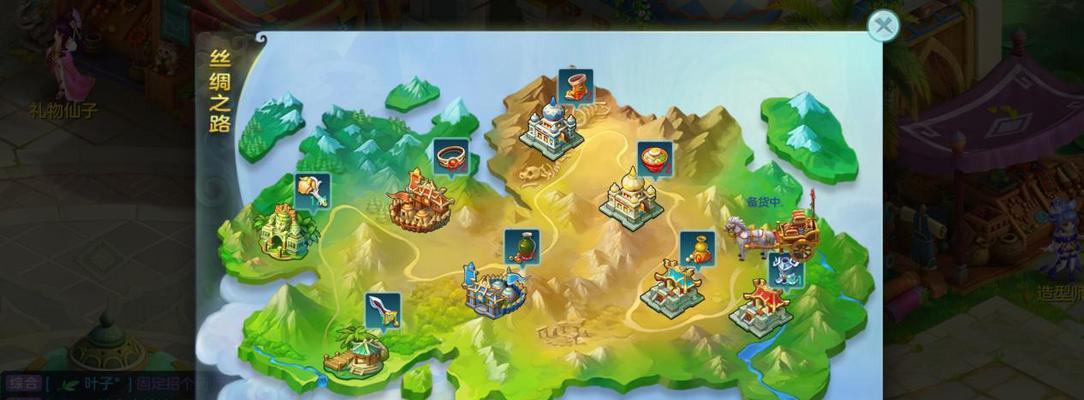
Task: Select the food bowl goods marker
Action: coord(655,158)
